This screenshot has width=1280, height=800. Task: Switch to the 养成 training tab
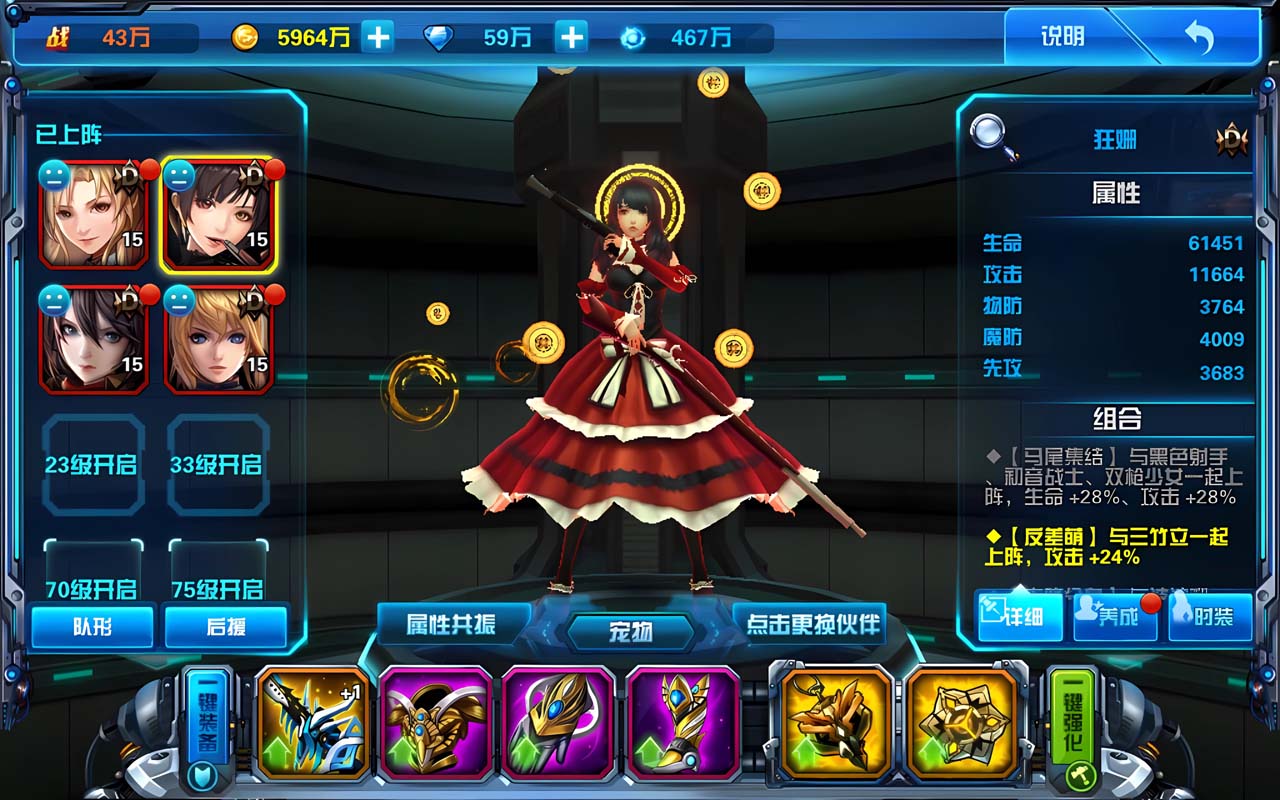click(x=1114, y=615)
